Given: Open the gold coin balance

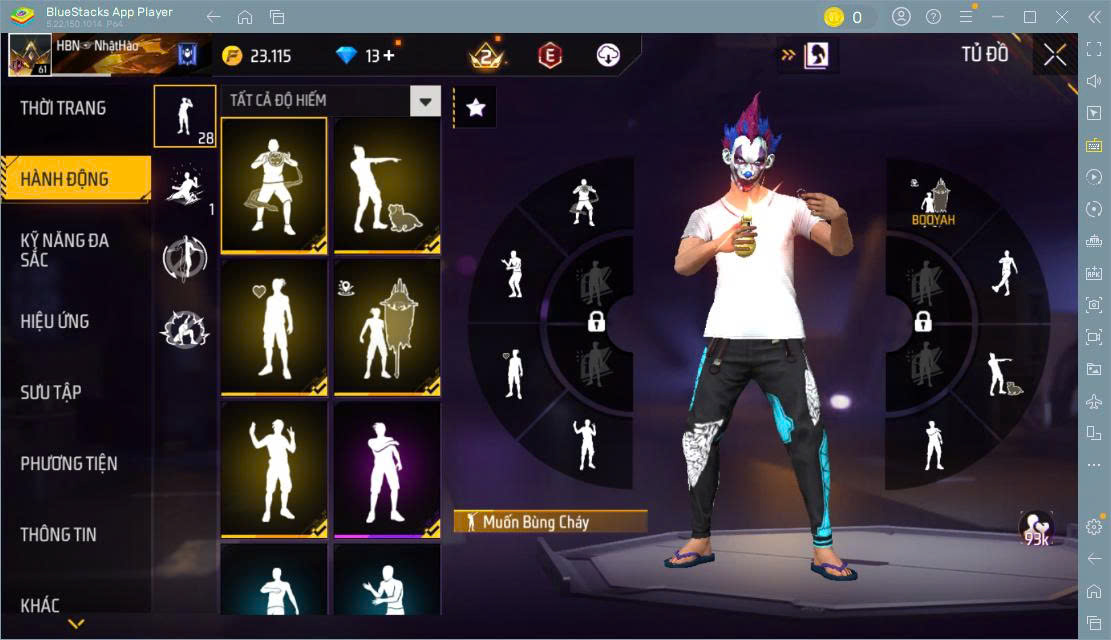Looking at the screenshot, I should [x=256, y=56].
